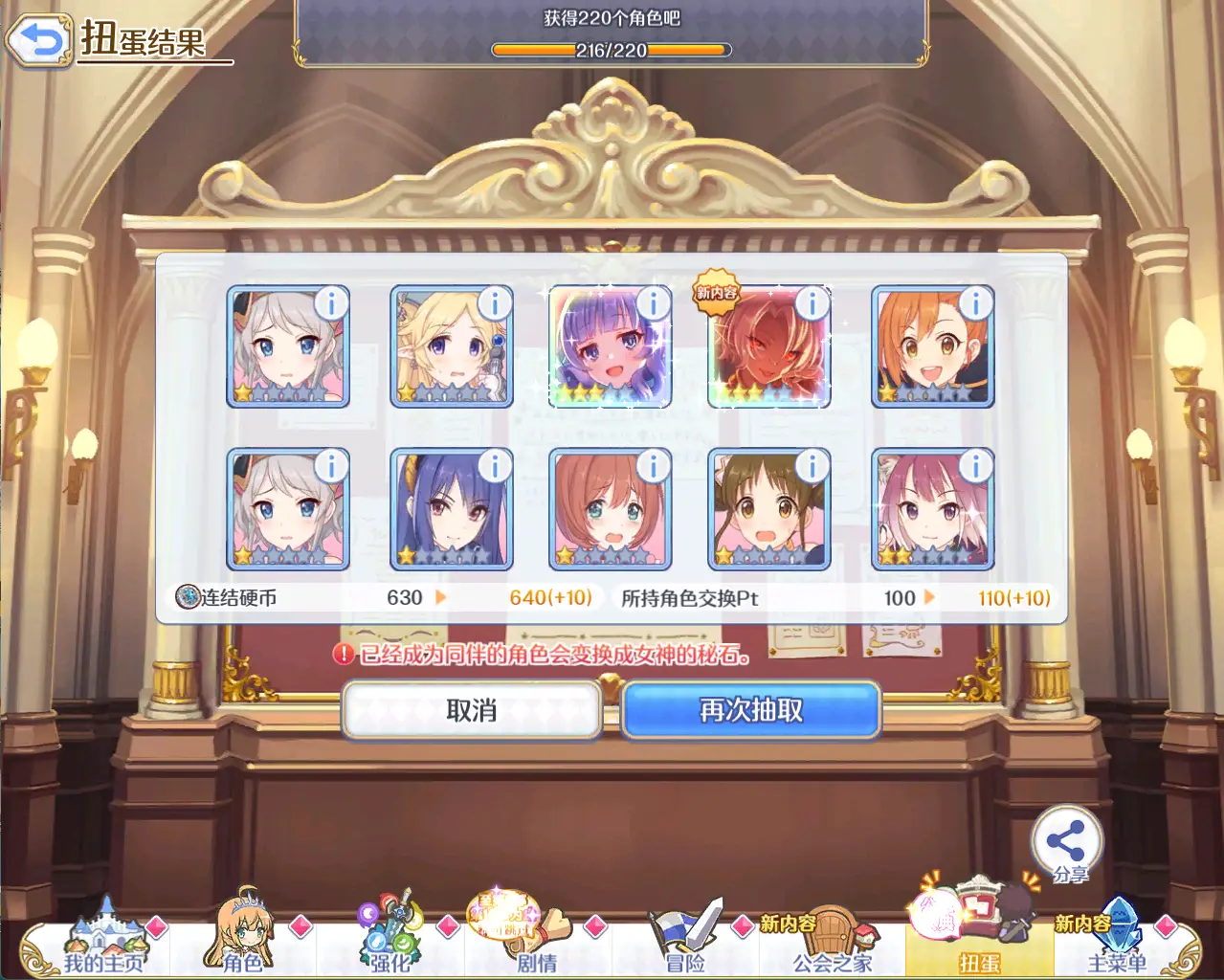Select the purple-haired three-star character card
Screen dimensions: 1224x980
pos(610,348)
